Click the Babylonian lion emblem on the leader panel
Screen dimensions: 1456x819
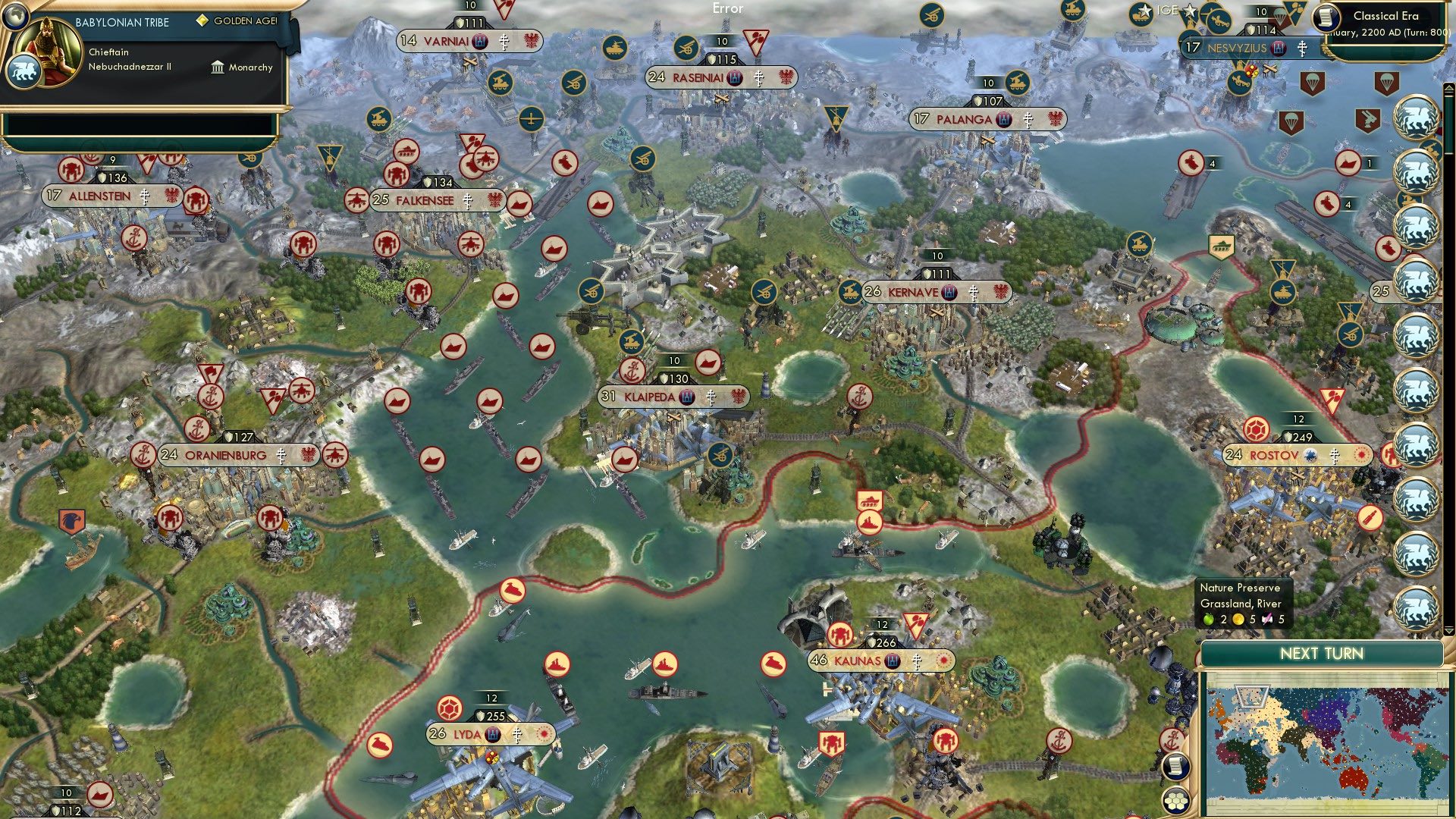click(24, 71)
